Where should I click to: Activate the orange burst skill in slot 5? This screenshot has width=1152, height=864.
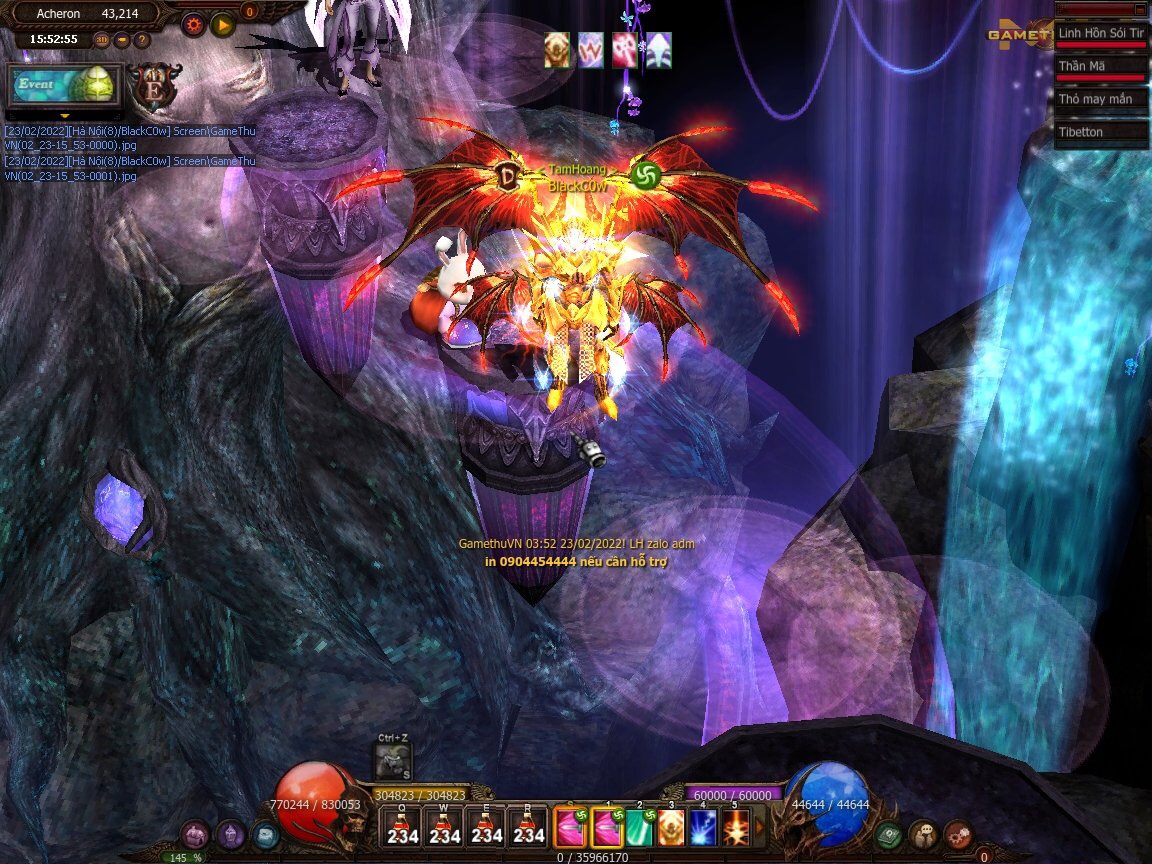click(x=736, y=828)
